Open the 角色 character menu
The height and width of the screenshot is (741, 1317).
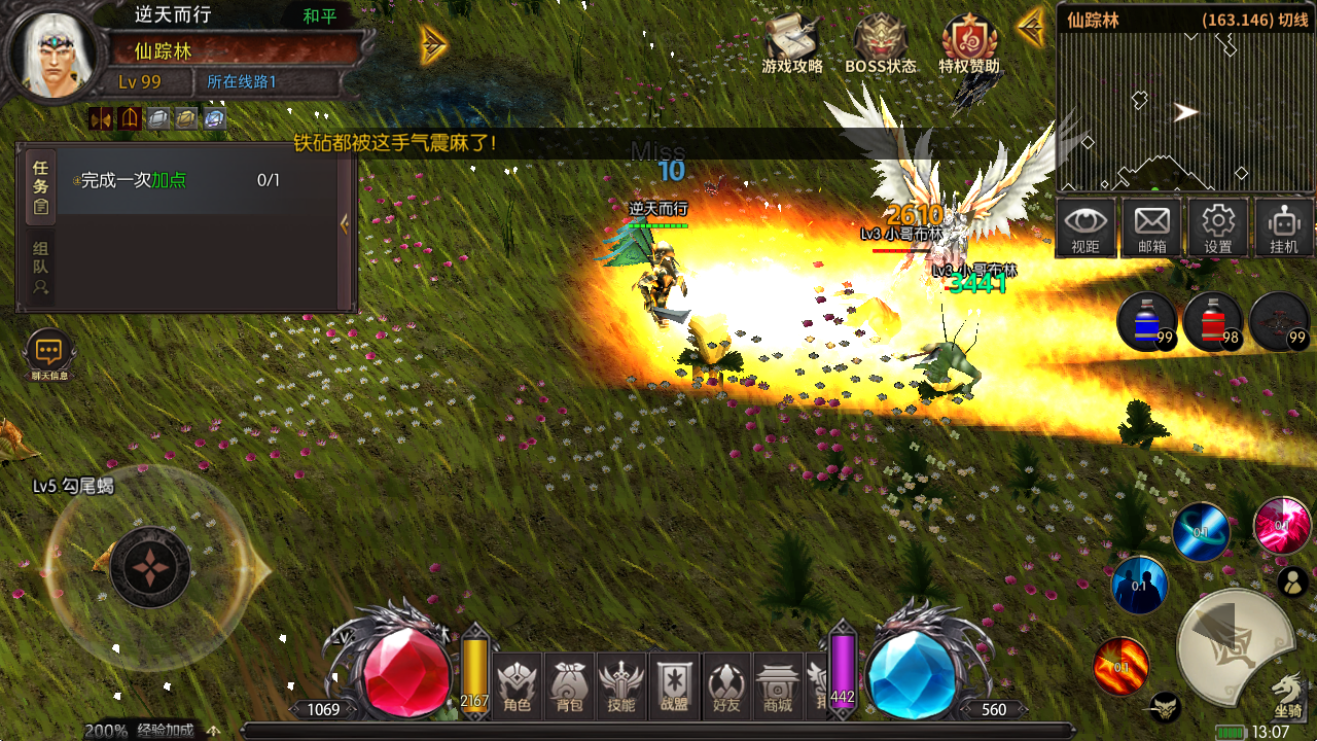[x=517, y=687]
